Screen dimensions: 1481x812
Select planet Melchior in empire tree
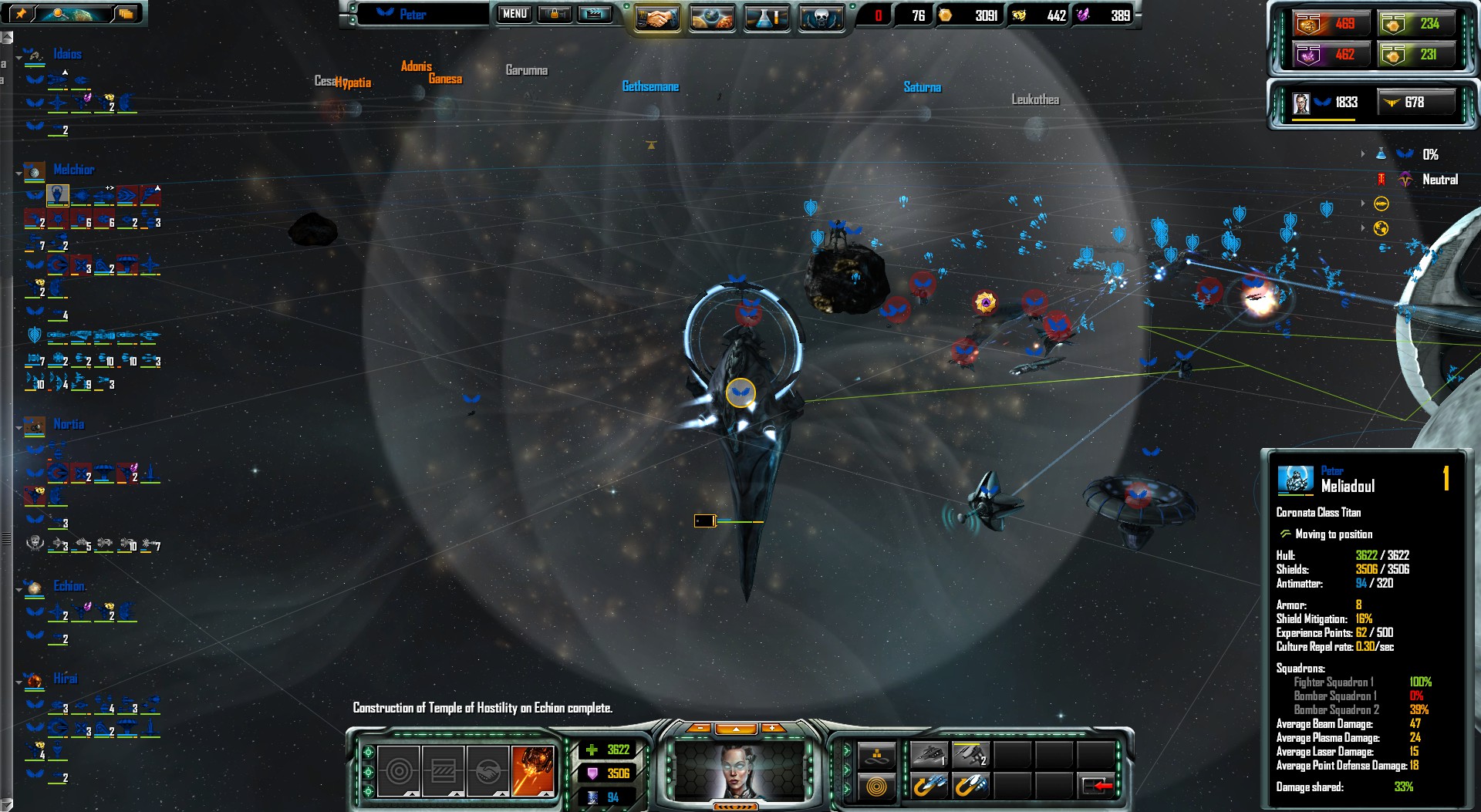(73, 170)
